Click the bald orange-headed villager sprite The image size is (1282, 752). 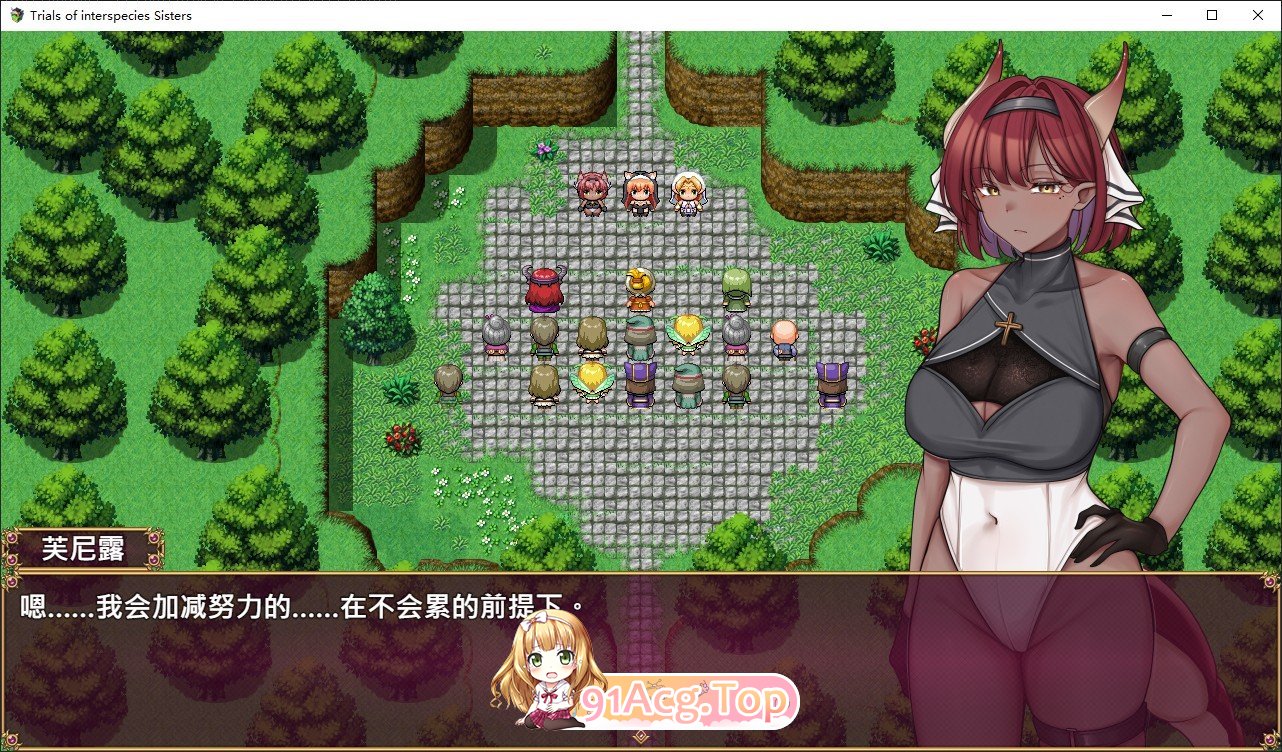[x=785, y=335]
